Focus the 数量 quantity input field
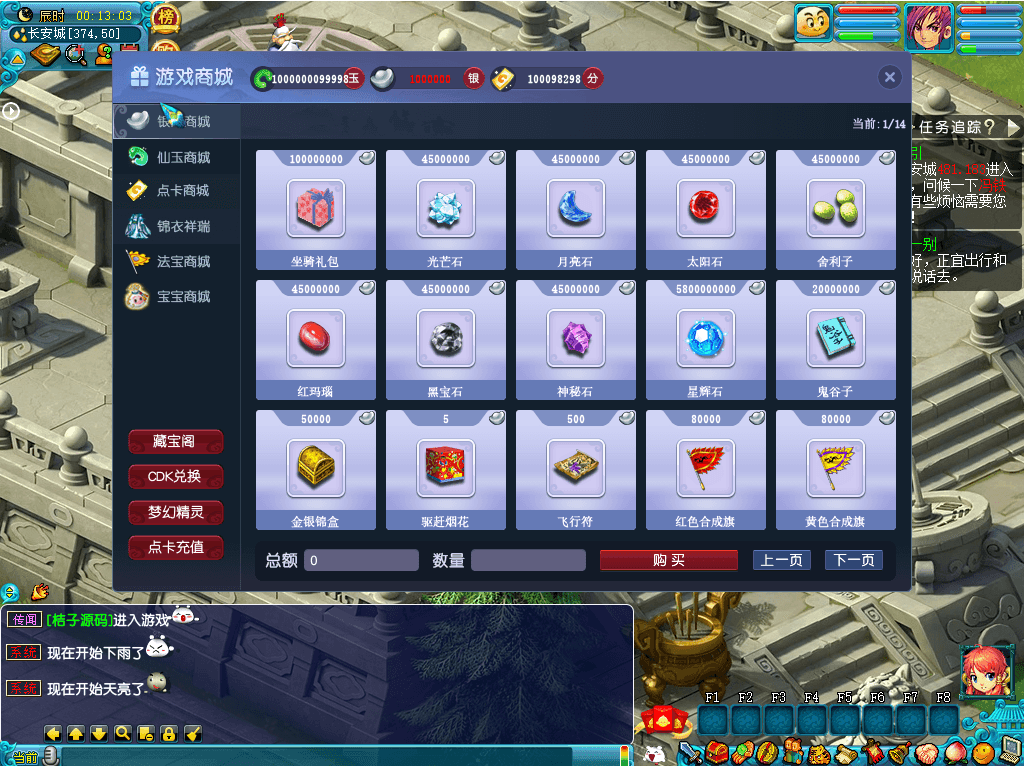 pos(528,560)
